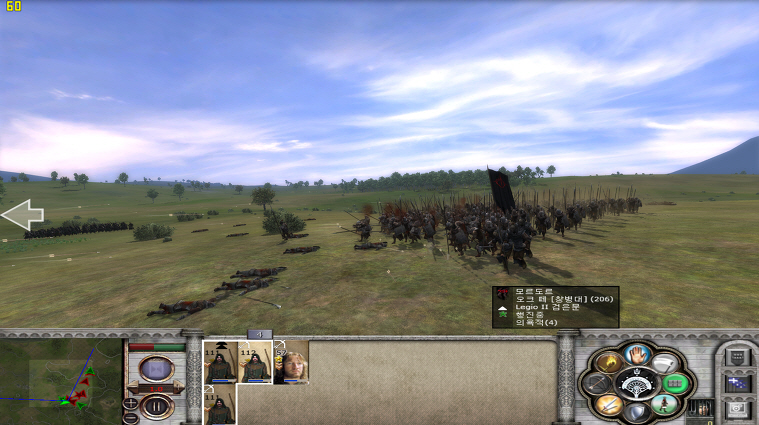This screenshot has height=425, width=759.
Task: Activate the sword special ability icon
Action: [x=608, y=405]
